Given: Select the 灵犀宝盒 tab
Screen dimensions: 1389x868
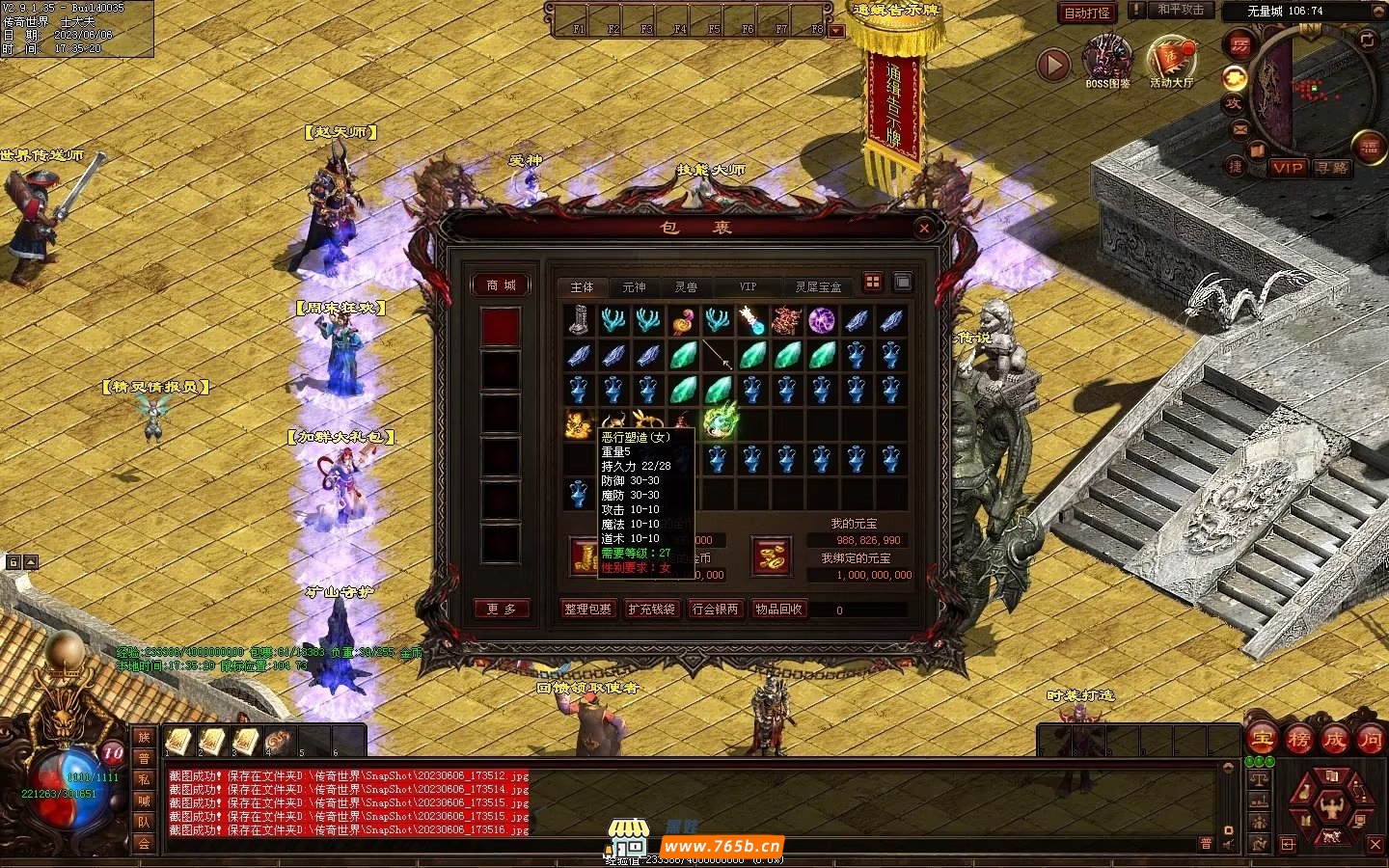Looking at the screenshot, I should click(x=818, y=287).
